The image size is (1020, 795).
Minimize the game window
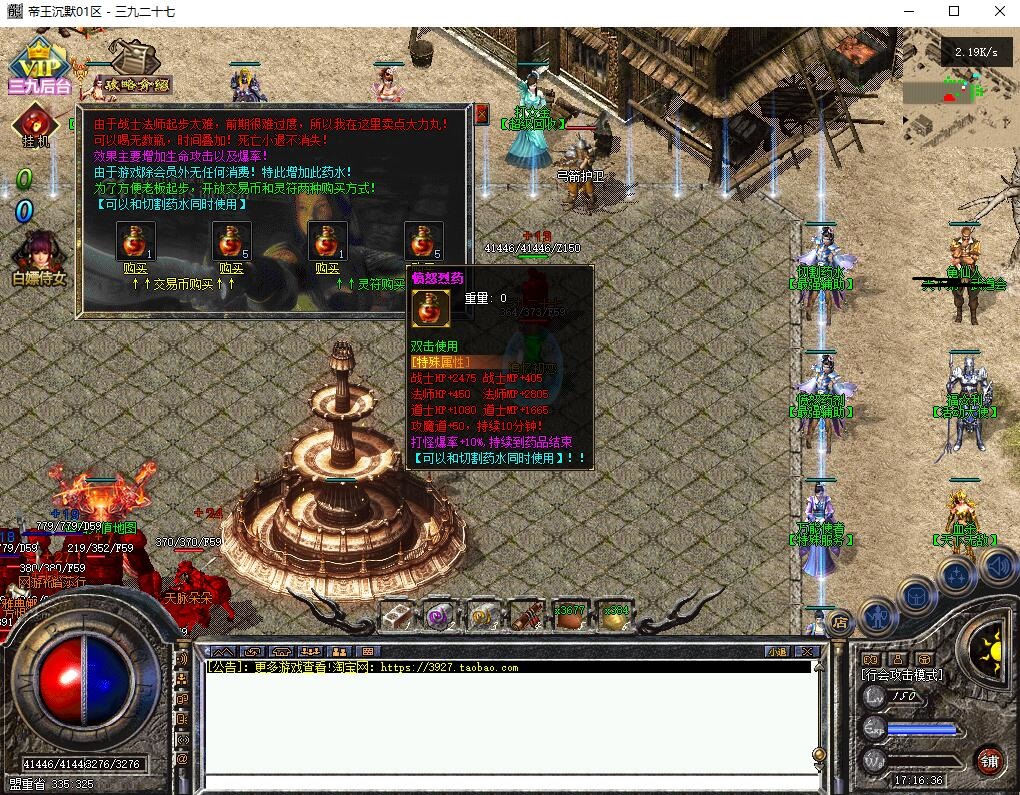[907, 12]
